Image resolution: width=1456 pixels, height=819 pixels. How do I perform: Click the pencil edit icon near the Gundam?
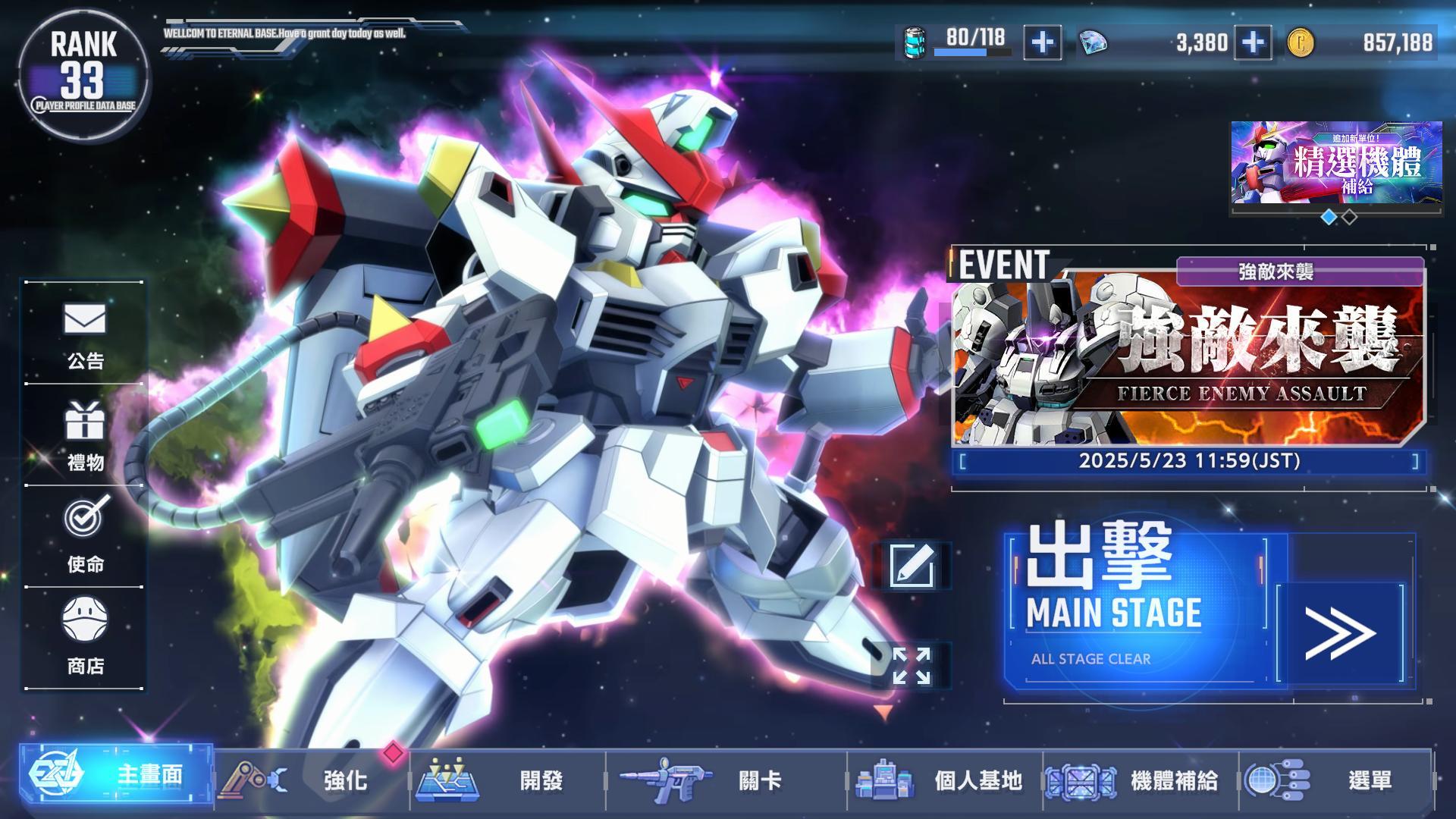click(x=918, y=565)
